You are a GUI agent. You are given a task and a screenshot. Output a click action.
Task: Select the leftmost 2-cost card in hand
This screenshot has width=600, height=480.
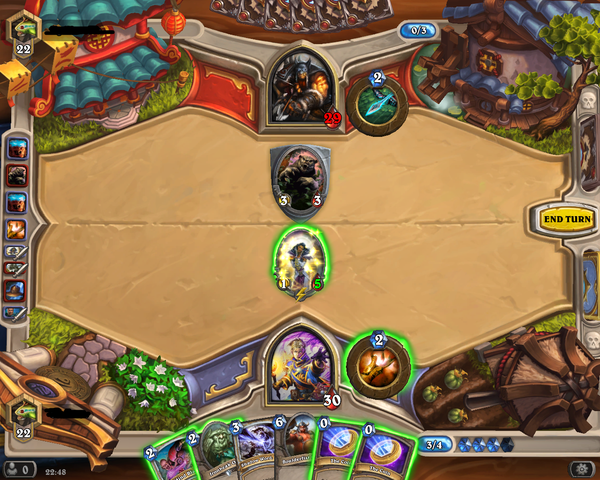(x=170, y=458)
